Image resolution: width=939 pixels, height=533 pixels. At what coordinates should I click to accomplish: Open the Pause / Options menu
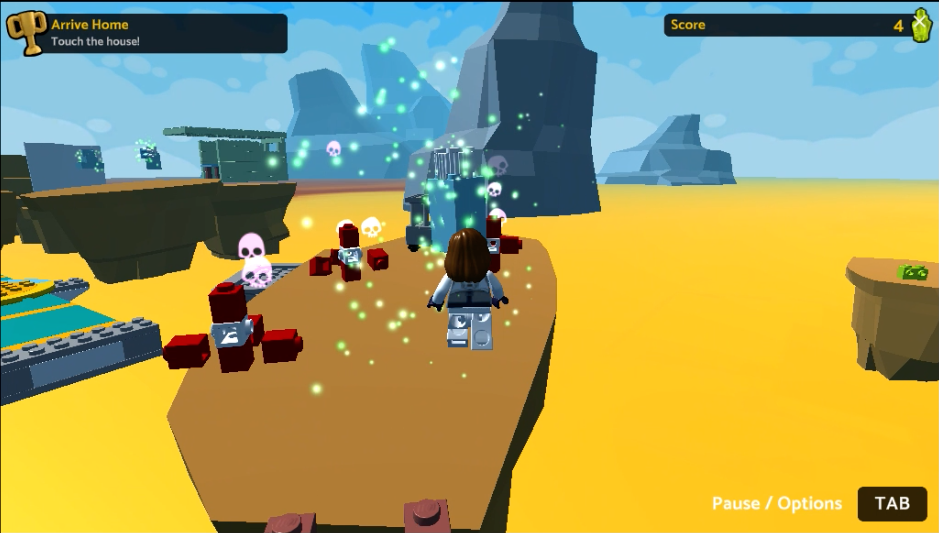(891, 503)
